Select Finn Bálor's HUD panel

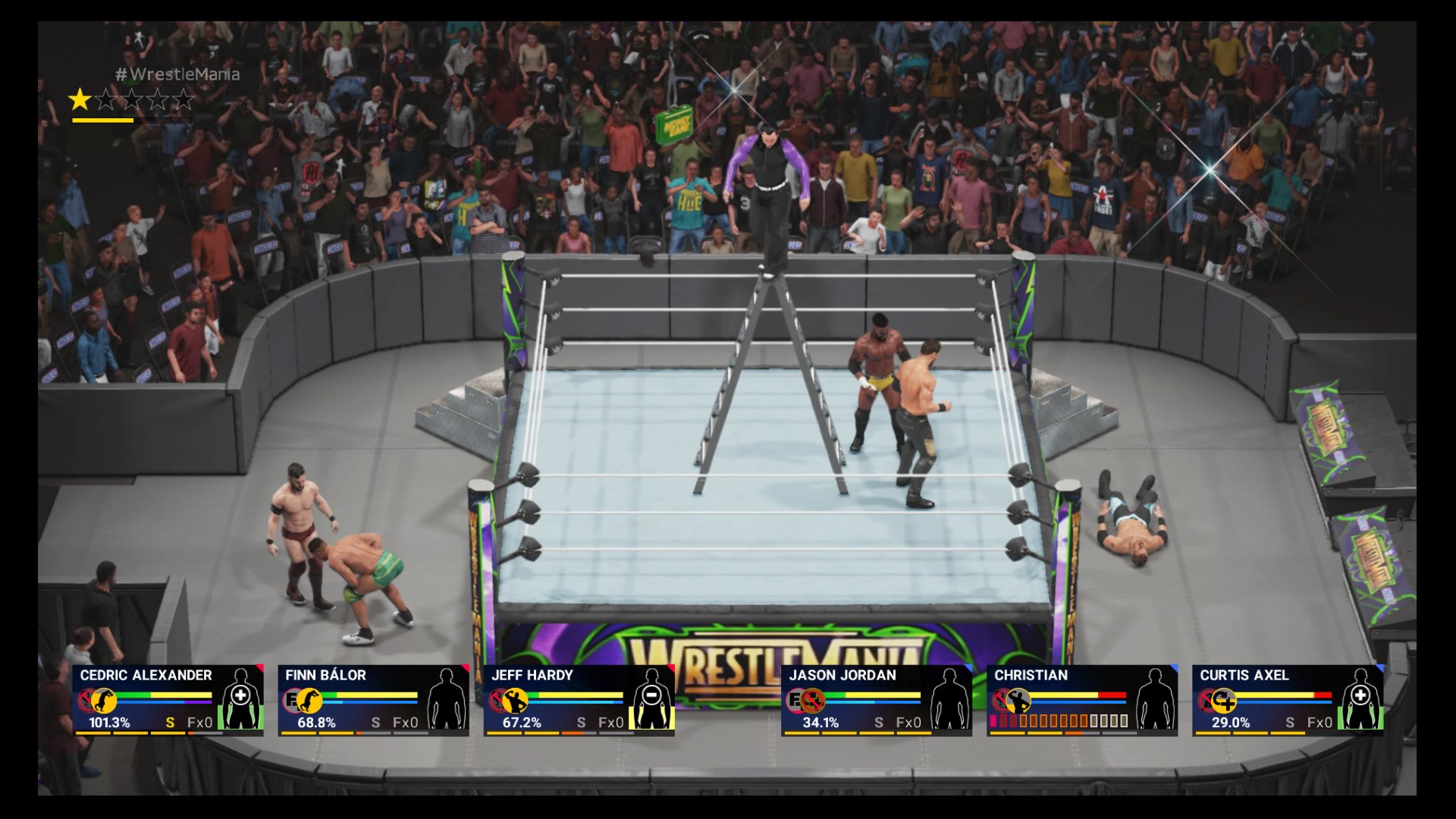click(x=372, y=700)
